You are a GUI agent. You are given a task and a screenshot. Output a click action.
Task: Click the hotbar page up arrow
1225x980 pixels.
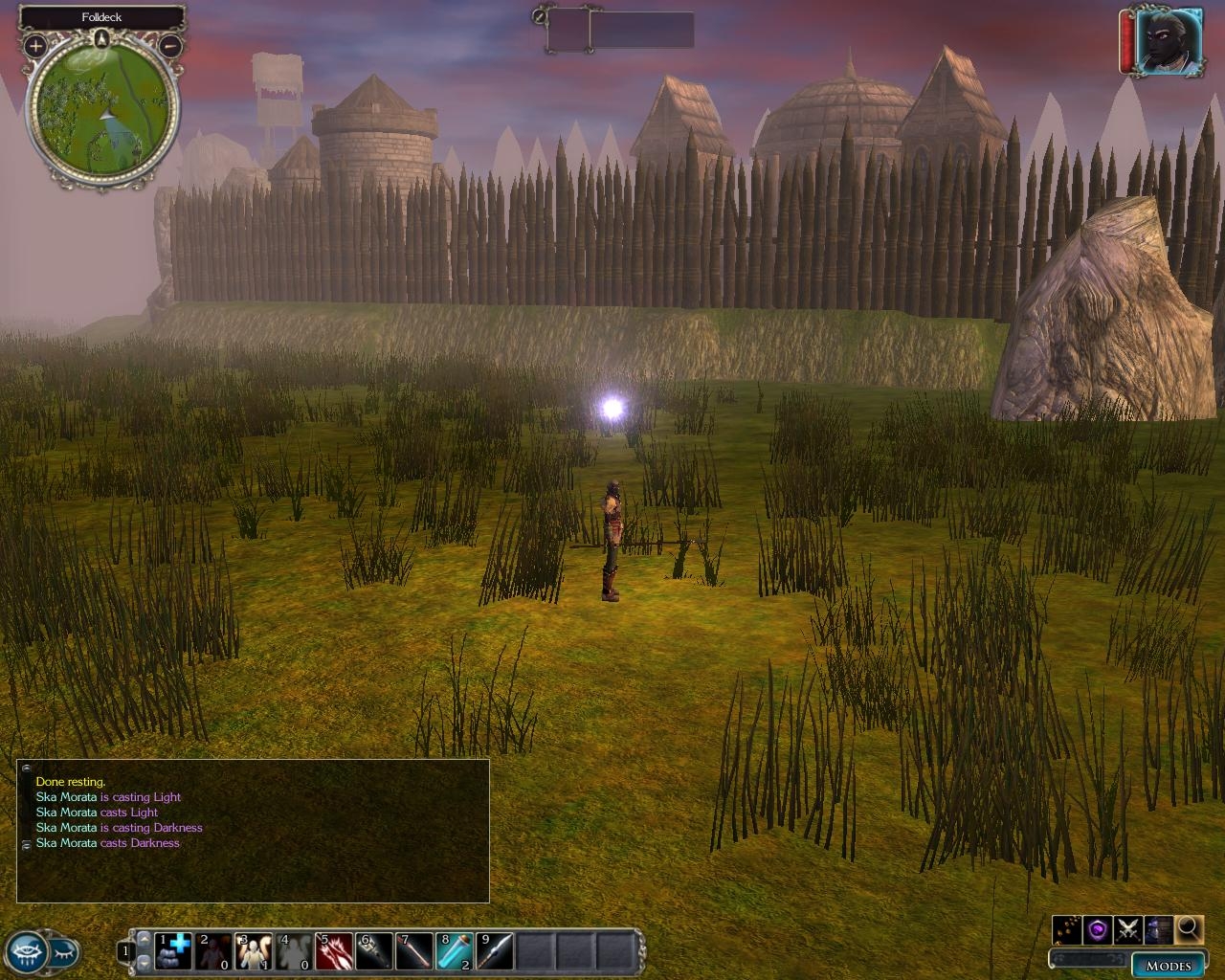coord(145,939)
